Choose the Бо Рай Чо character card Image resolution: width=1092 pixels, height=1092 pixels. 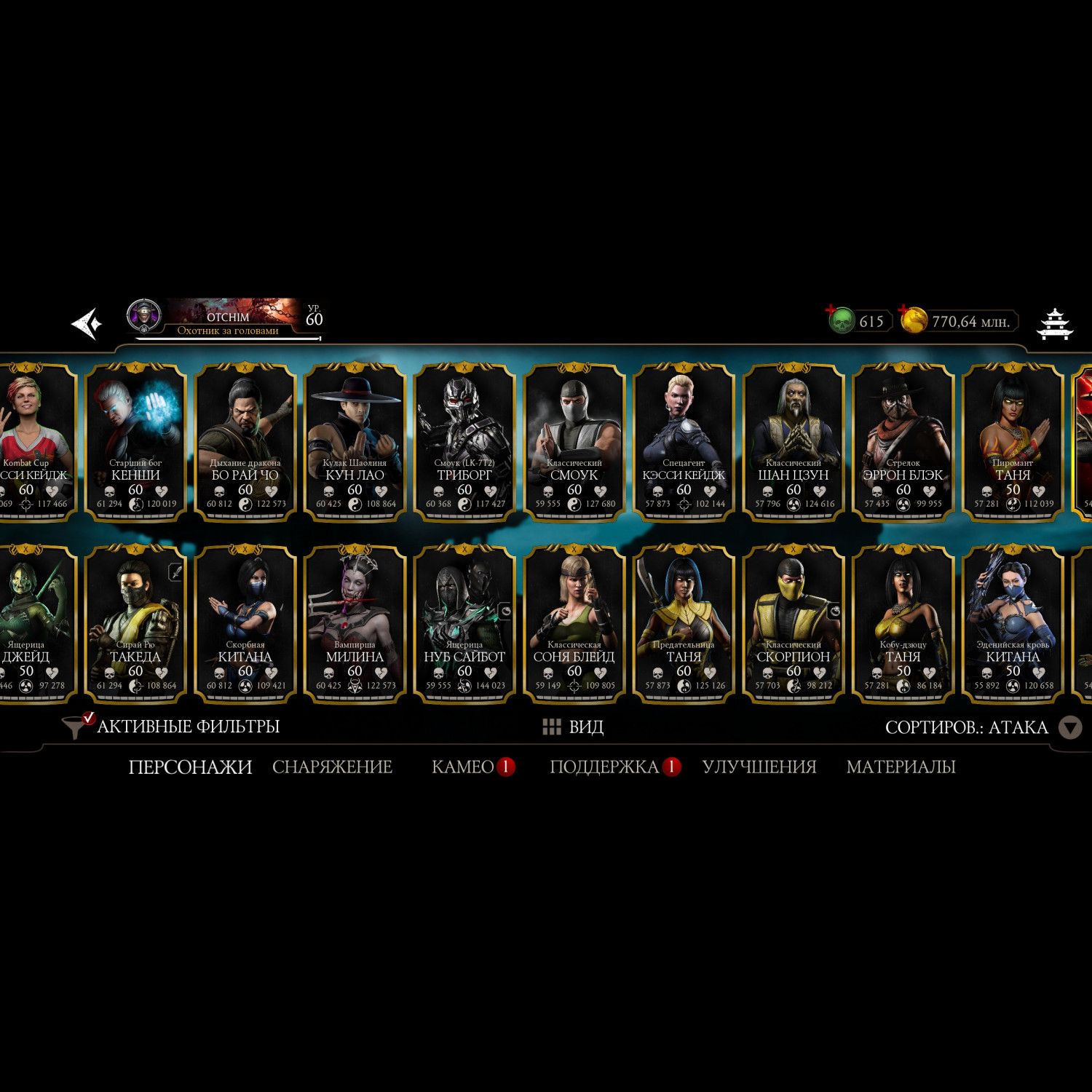245,441
